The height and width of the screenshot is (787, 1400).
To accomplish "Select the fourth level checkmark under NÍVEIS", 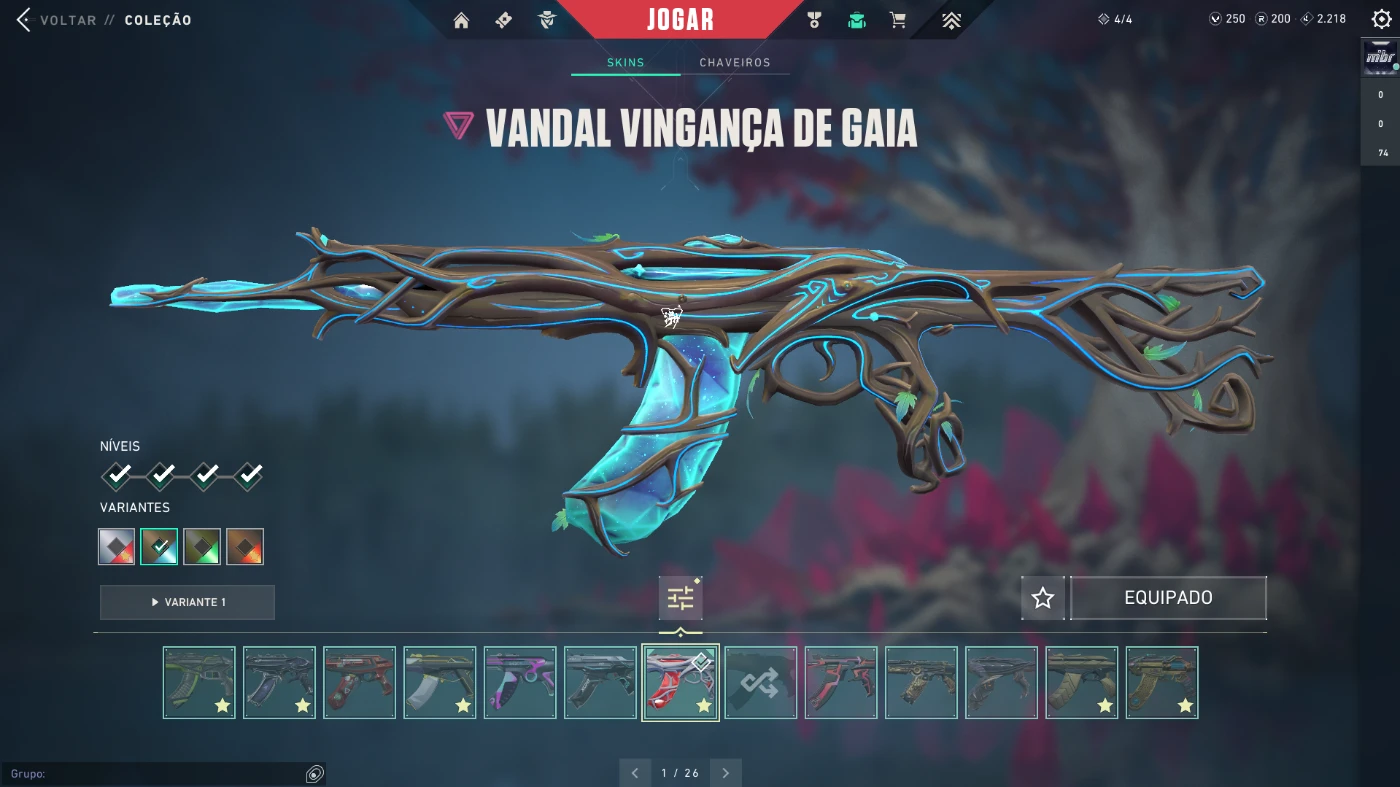I will click(247, 475).
